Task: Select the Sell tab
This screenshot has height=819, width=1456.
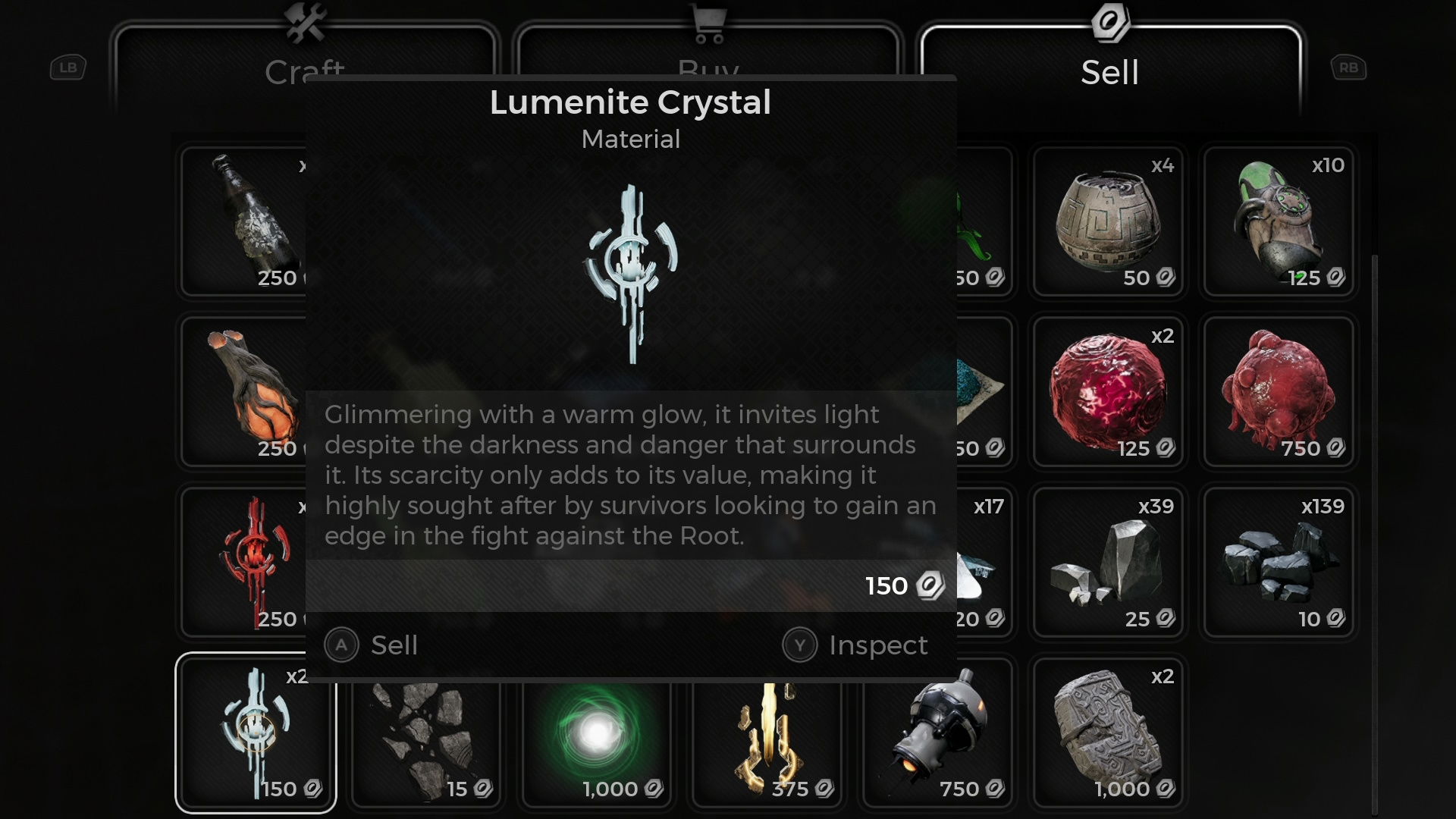Action: pyautogui.click(x=1109, y=72)
